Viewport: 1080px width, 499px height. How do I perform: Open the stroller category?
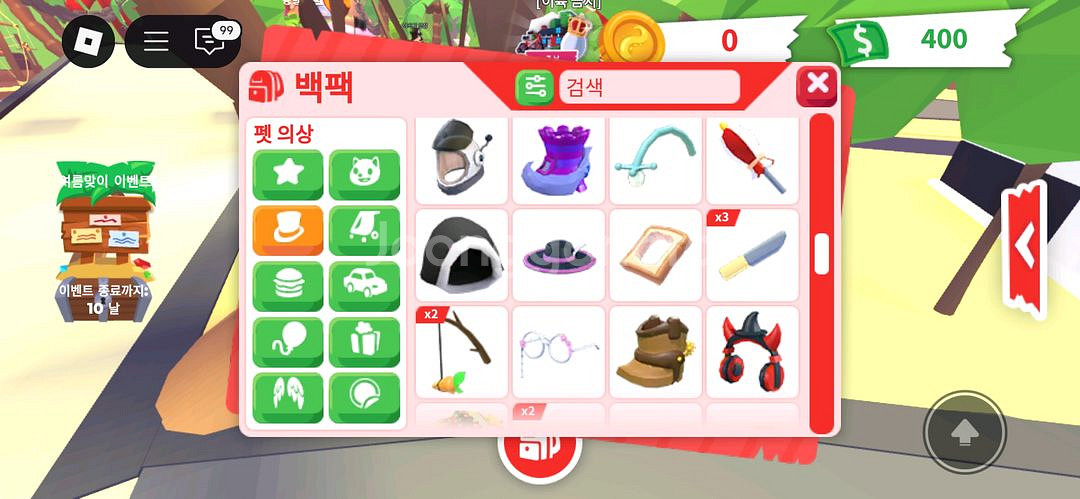(x=364, y=230)
